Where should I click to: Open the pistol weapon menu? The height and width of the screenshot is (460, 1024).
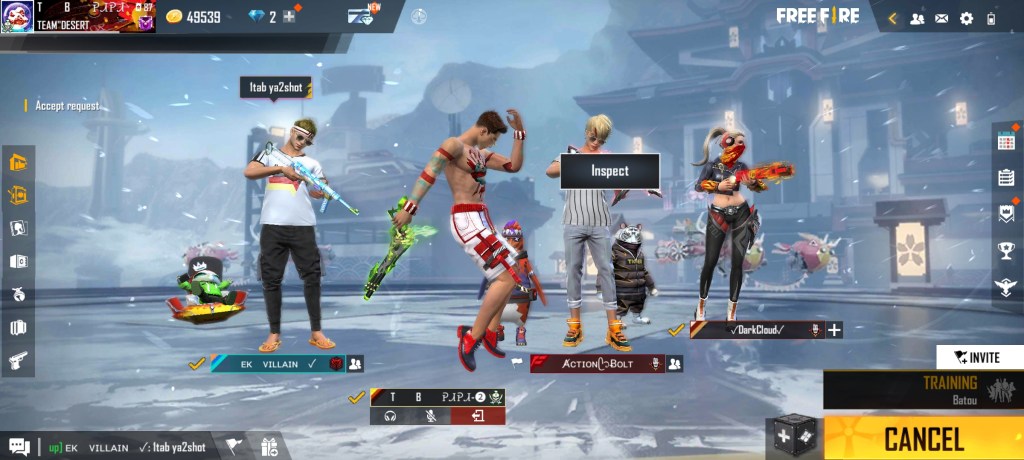18,360
